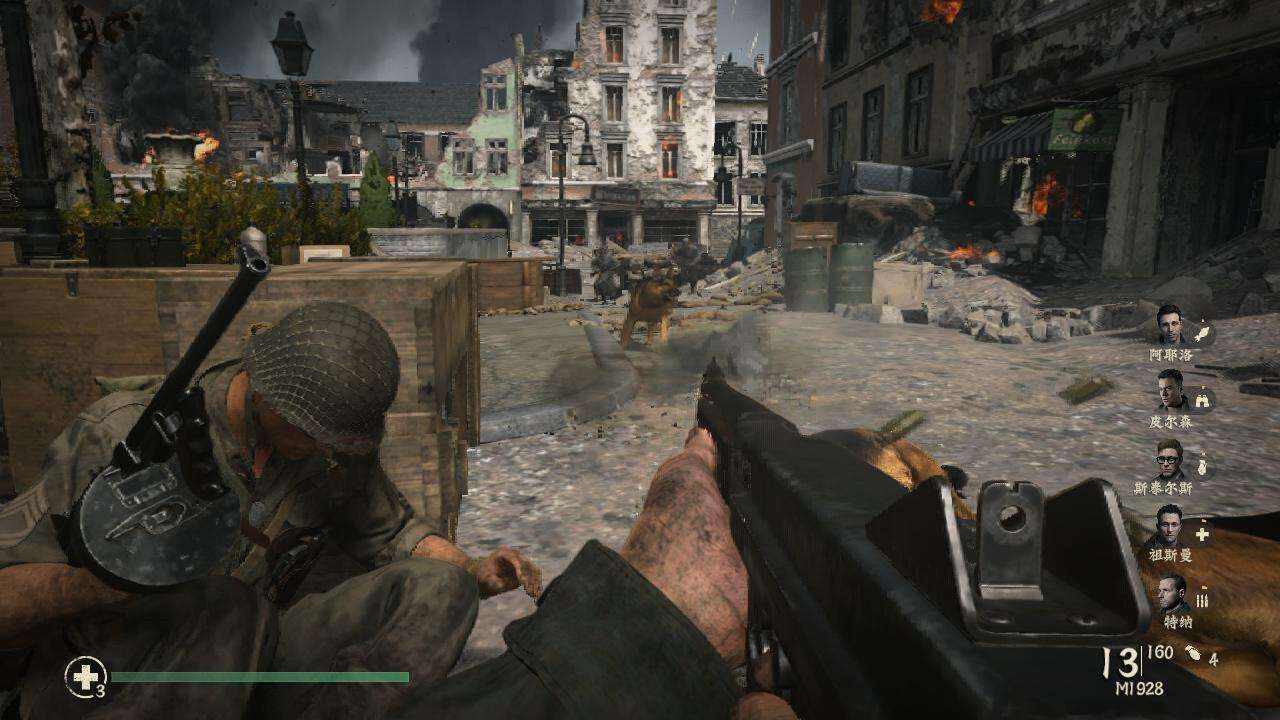Select squadmate 阿耶洛's portrait
Image resolution: width=1280 pixels, height=720 pixels.
click(1170, 325)
